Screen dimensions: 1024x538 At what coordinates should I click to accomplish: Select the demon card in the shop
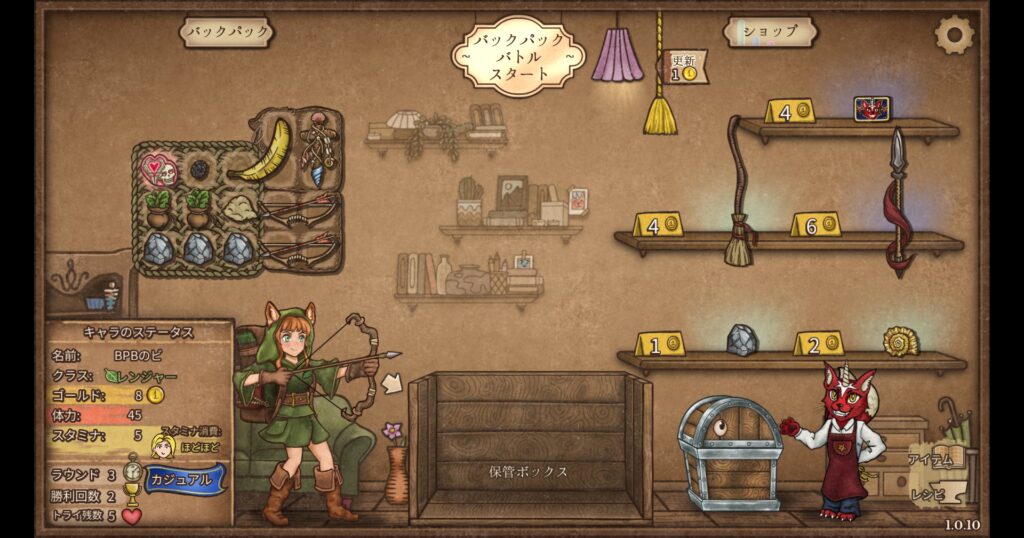[871, 108]
